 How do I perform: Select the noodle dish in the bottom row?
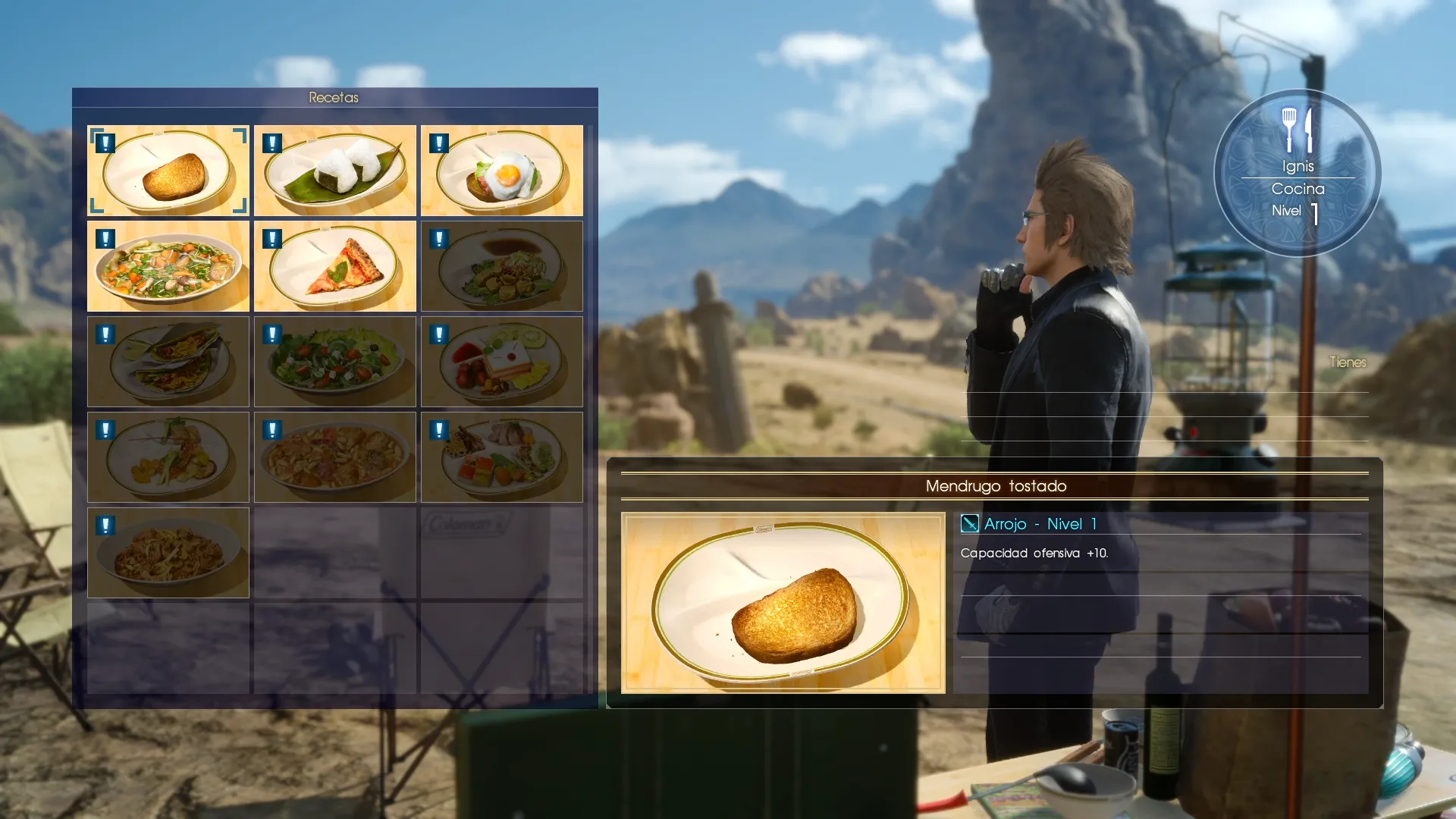click(168, 553)
